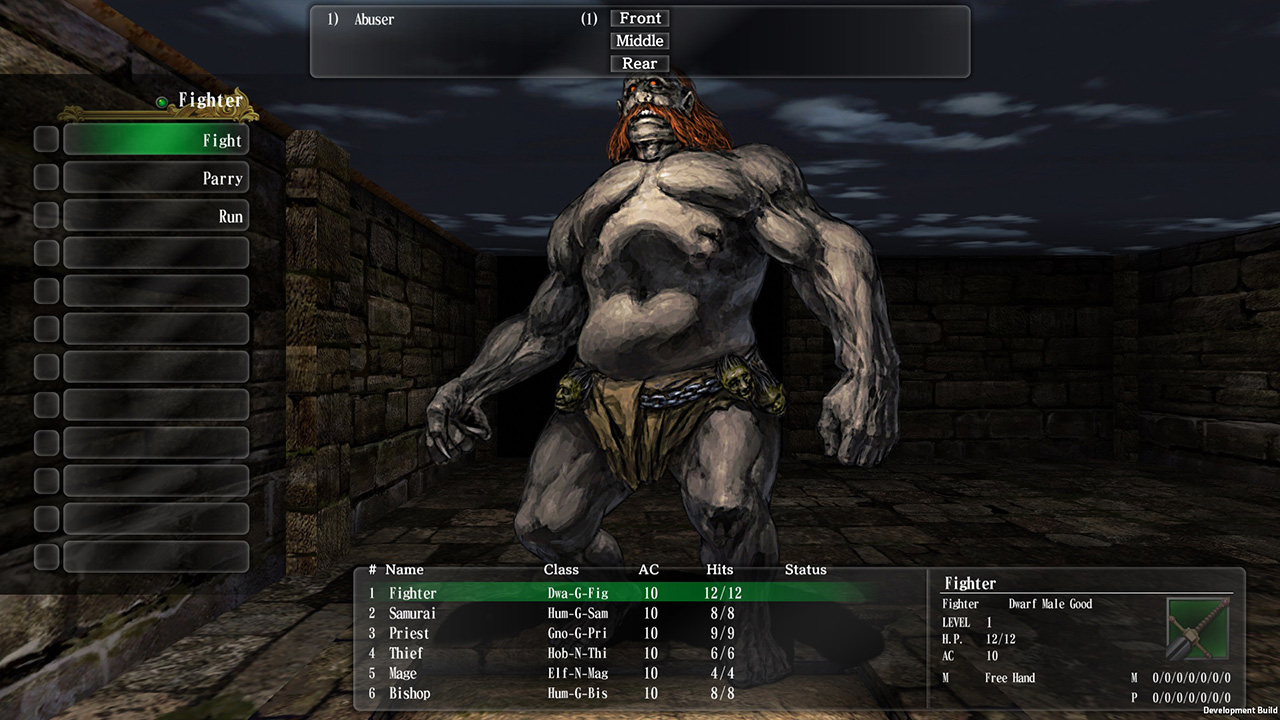The width and height of the screenshot is (1280, 720).
Task: Click the green orb beside the Fighter heading
Action: 160,99
